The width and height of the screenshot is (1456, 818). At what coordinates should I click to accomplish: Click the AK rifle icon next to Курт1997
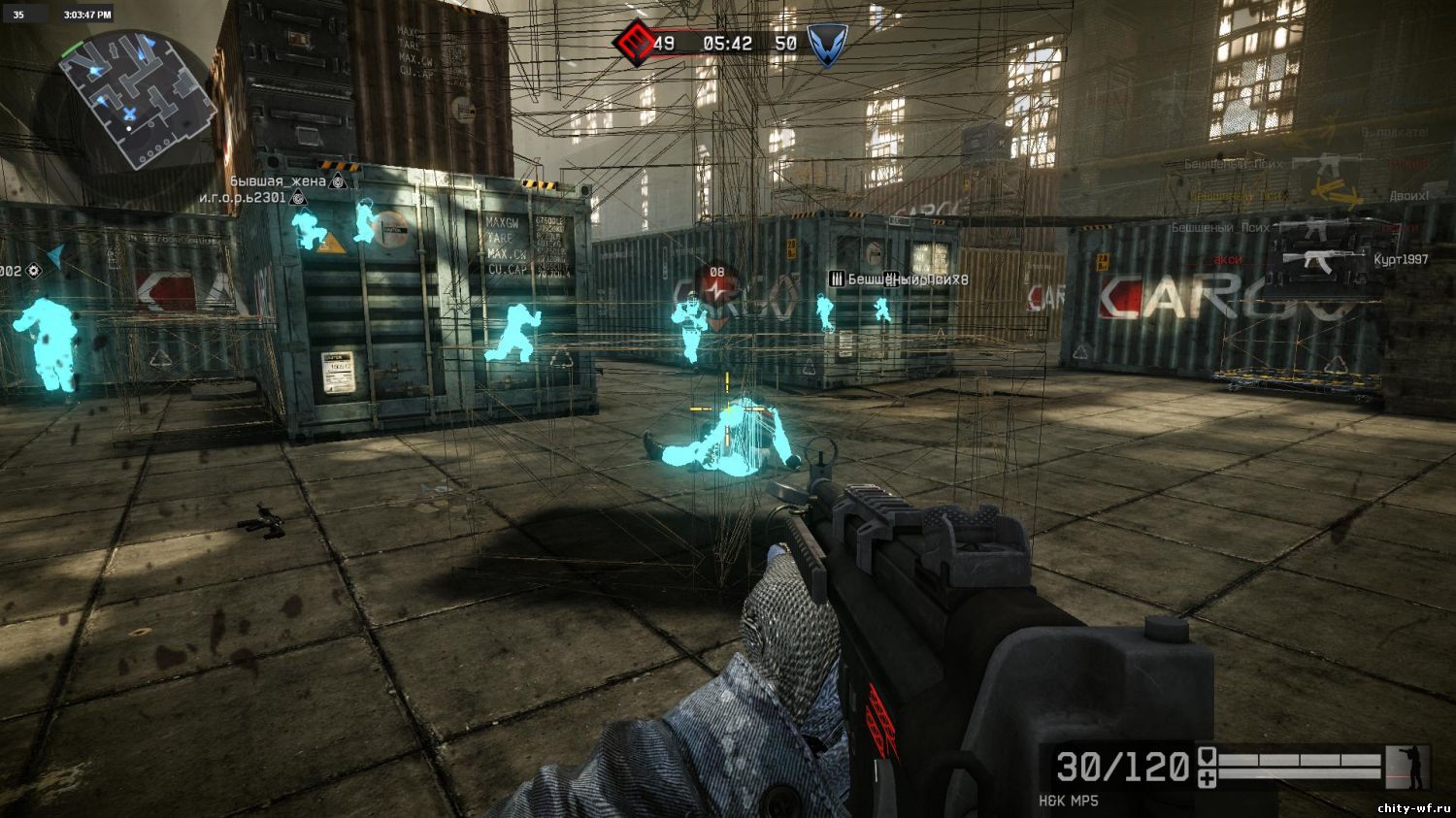tap(1322, 260)
